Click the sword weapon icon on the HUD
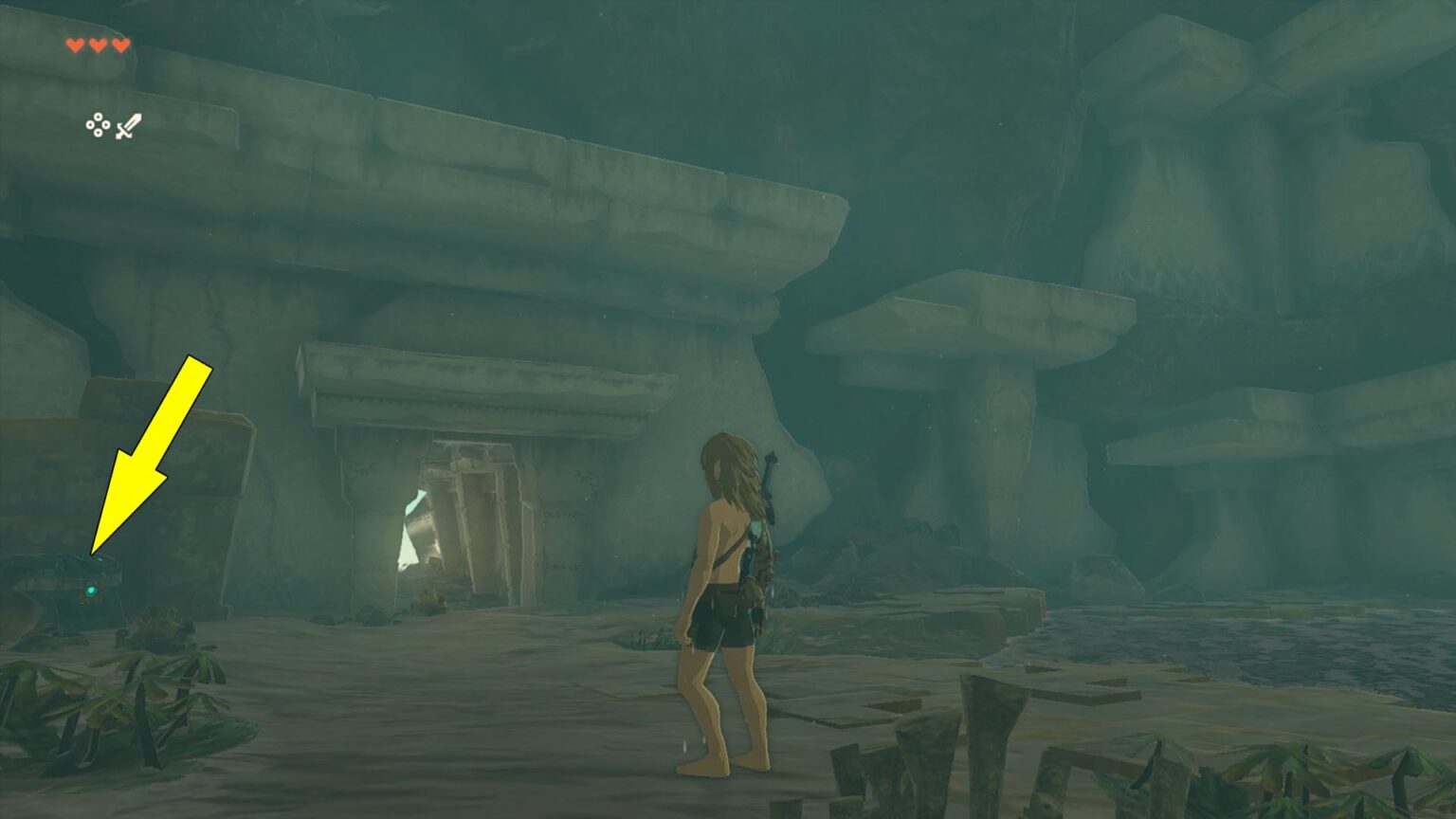Screen dimensions: 1456x819 [x=128, y=124]
